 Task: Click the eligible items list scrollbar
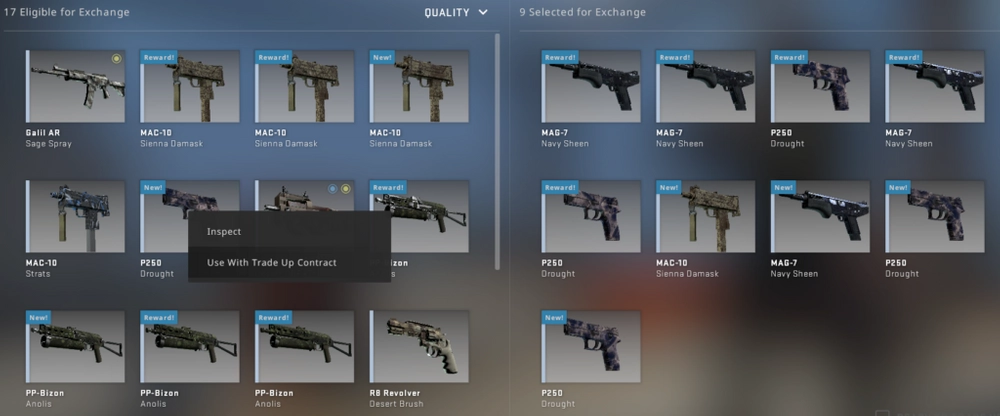(499, 150)
